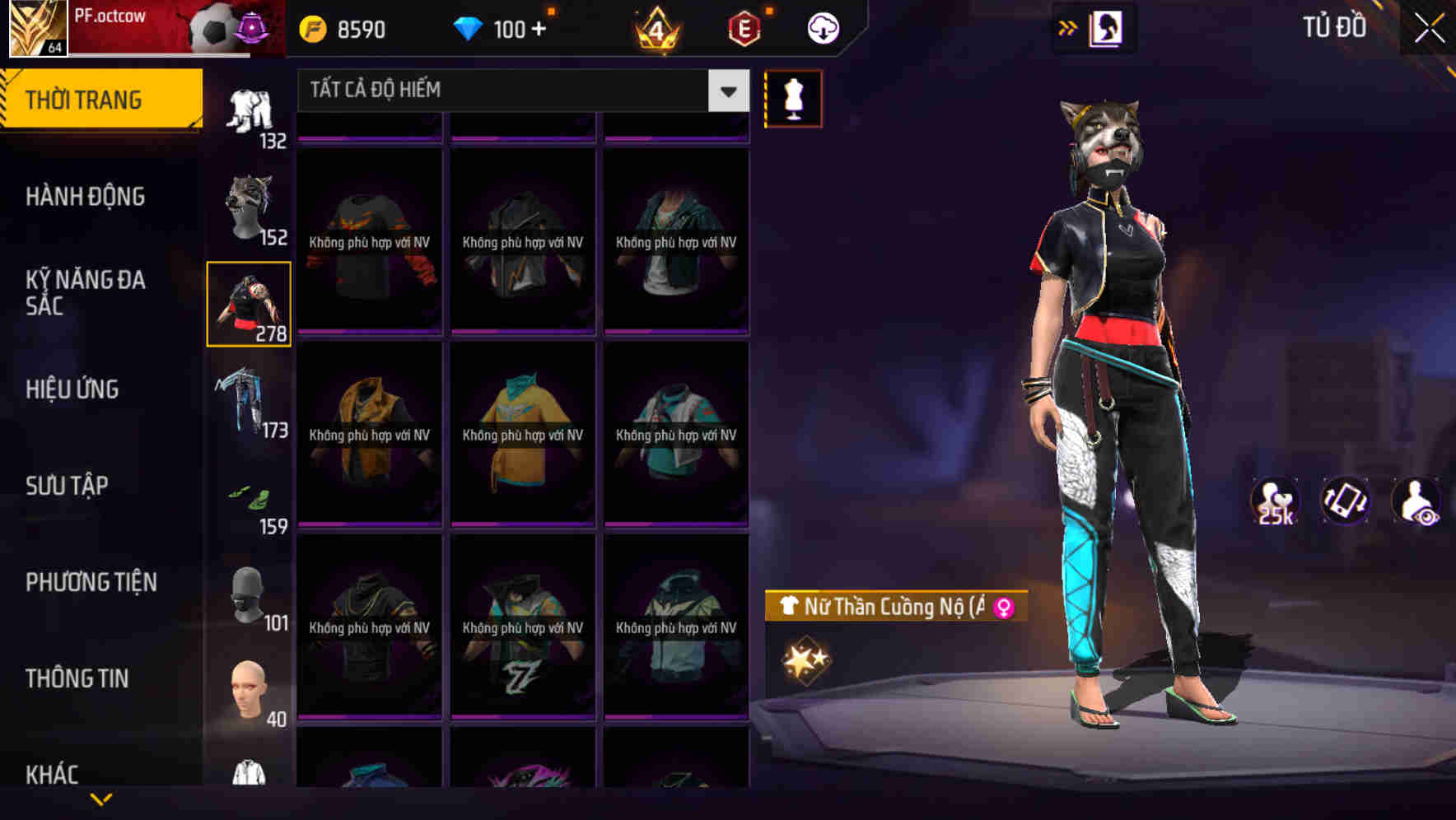Click the star badge below the outfit name
The width and height of the screenshot is (1456, 820).
(x=805, y=657)
